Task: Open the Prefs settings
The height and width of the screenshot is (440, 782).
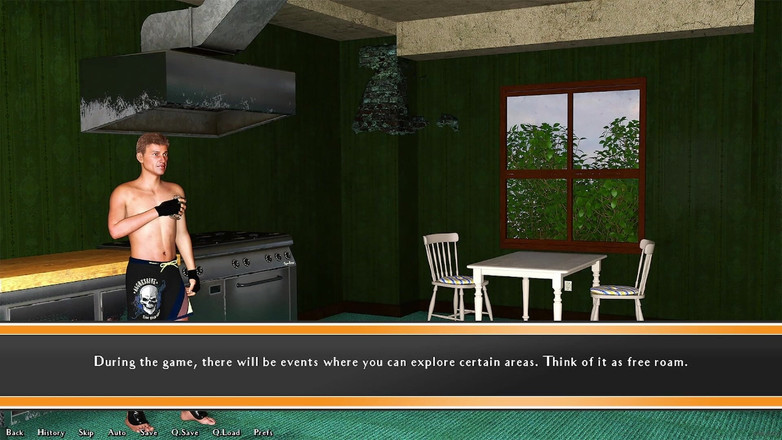Action: [x=263, y=432]
